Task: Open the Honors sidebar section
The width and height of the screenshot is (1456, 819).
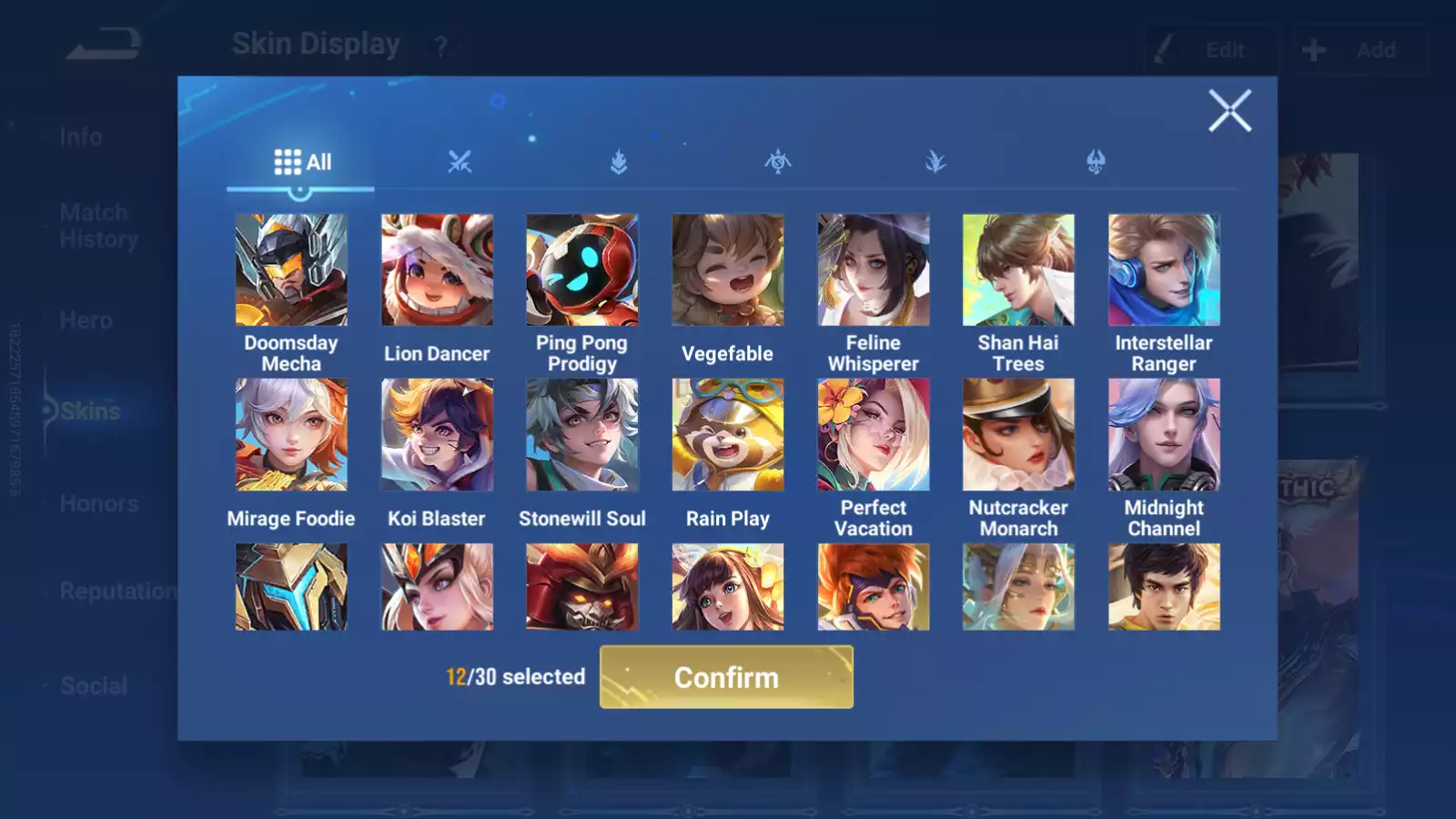Action: click(x=98, y=502)
